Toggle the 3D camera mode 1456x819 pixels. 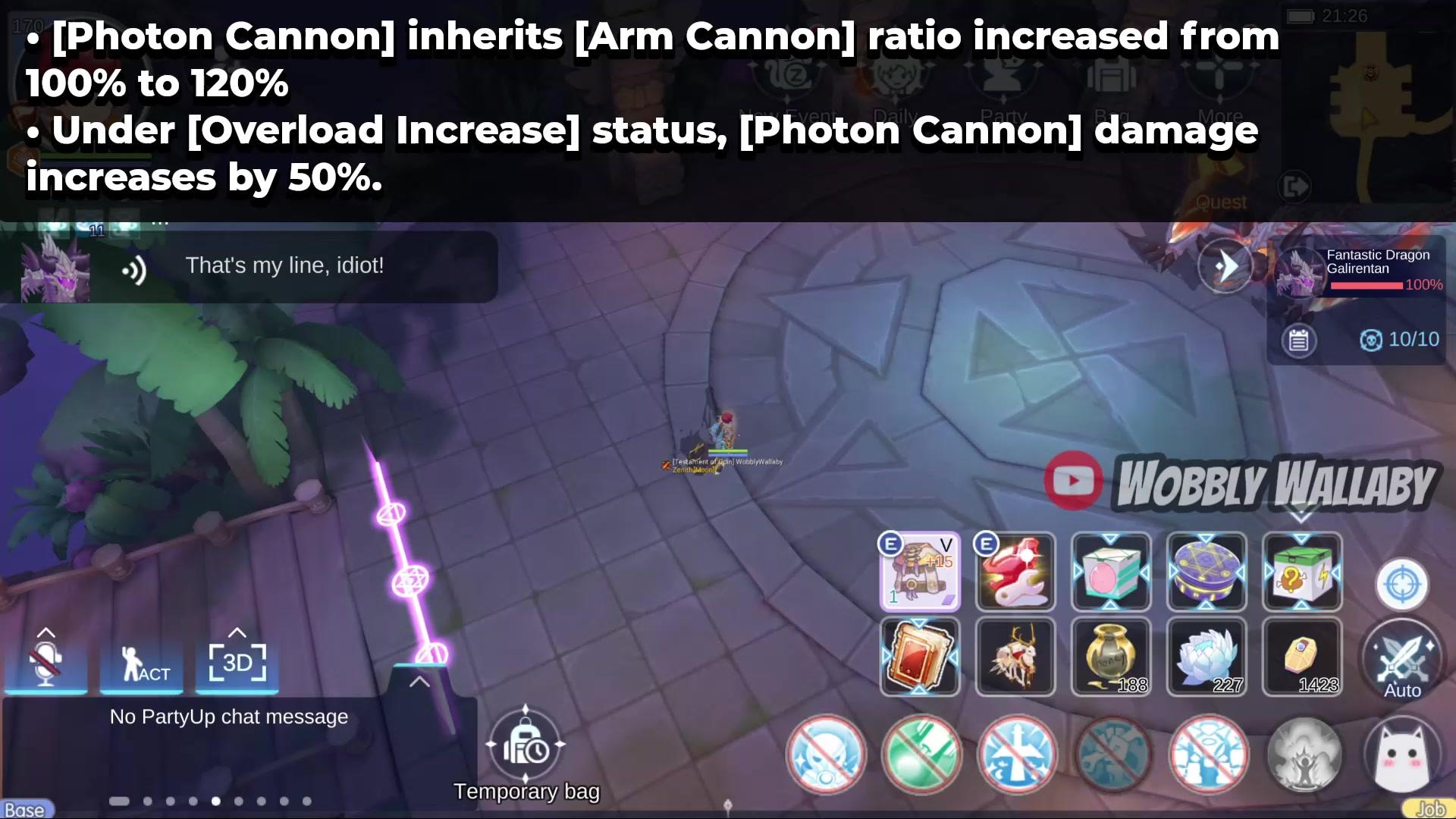click(237, 664)
